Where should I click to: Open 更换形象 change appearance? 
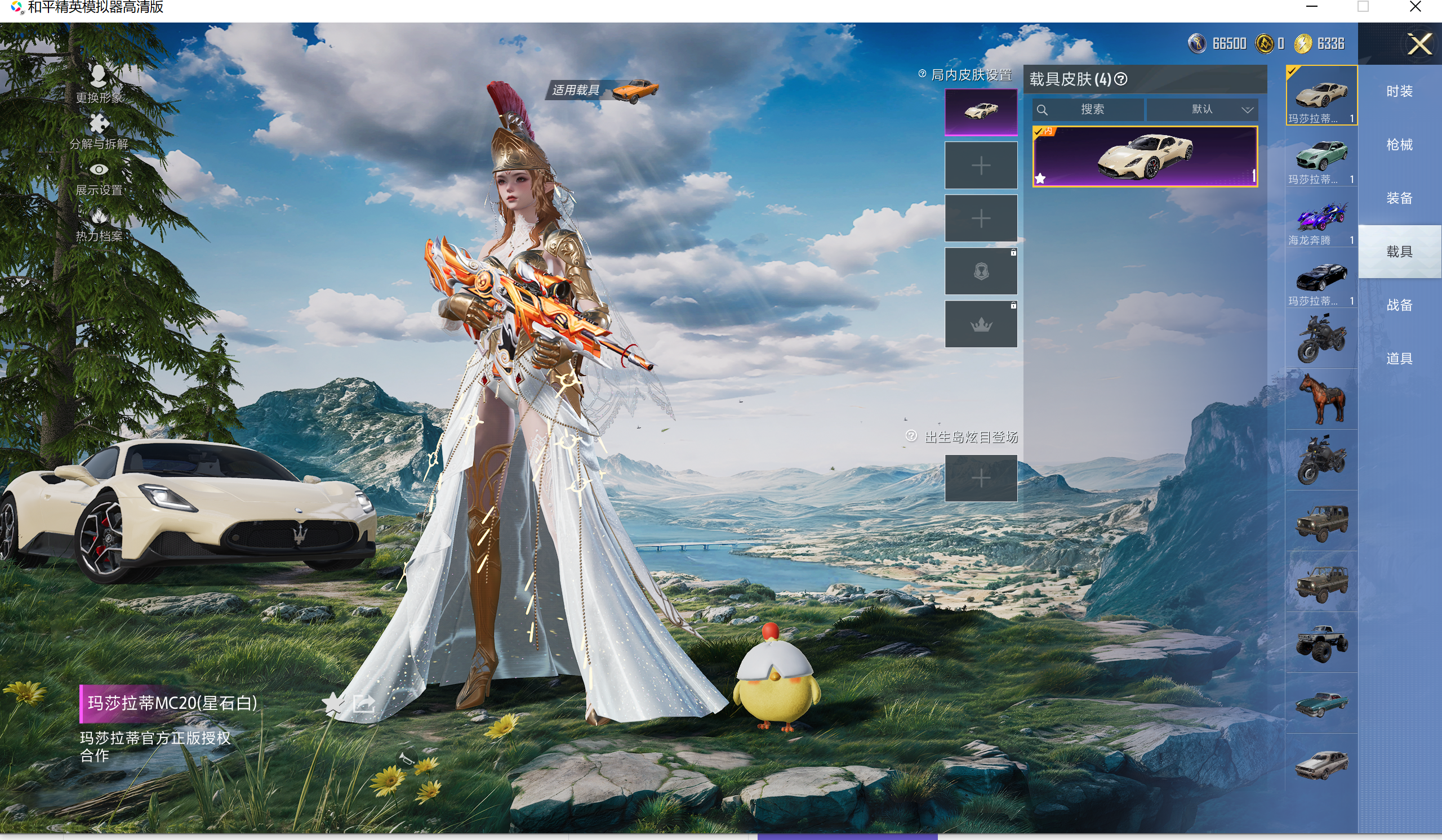pyautogui.click(x=99, y=83)
